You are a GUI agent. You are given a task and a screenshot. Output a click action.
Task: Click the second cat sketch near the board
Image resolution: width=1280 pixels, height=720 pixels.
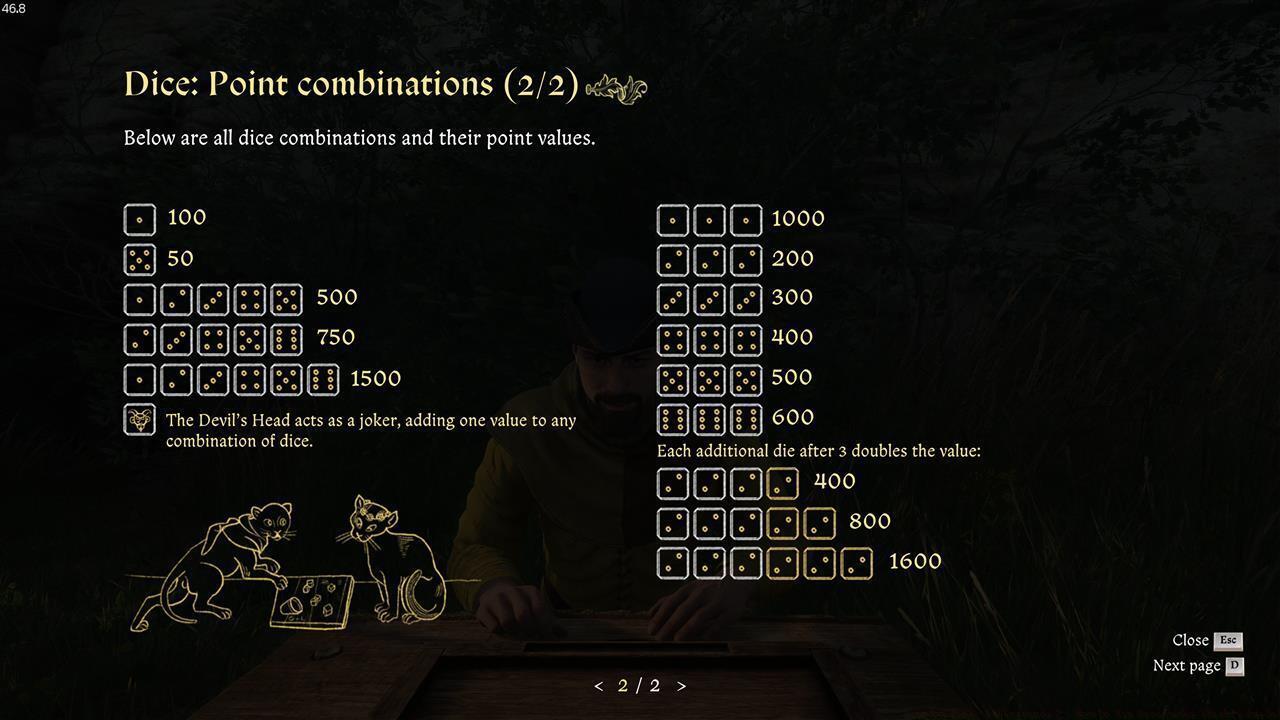point(390,555)
